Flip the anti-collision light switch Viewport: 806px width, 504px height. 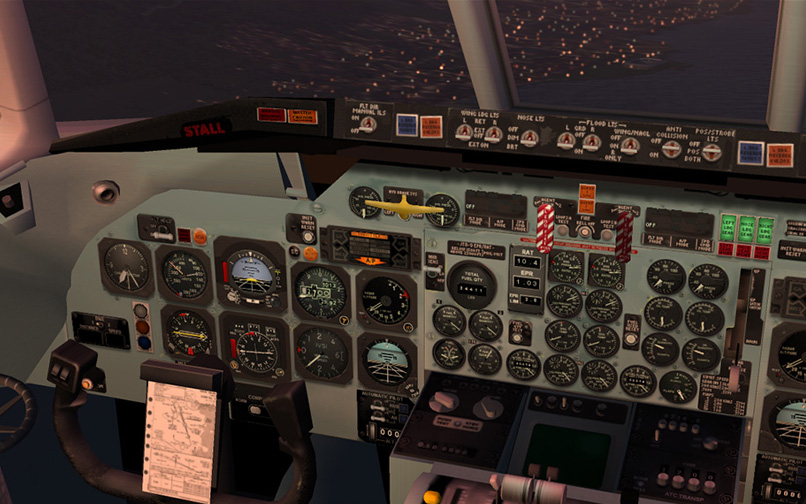click(672, 149)
